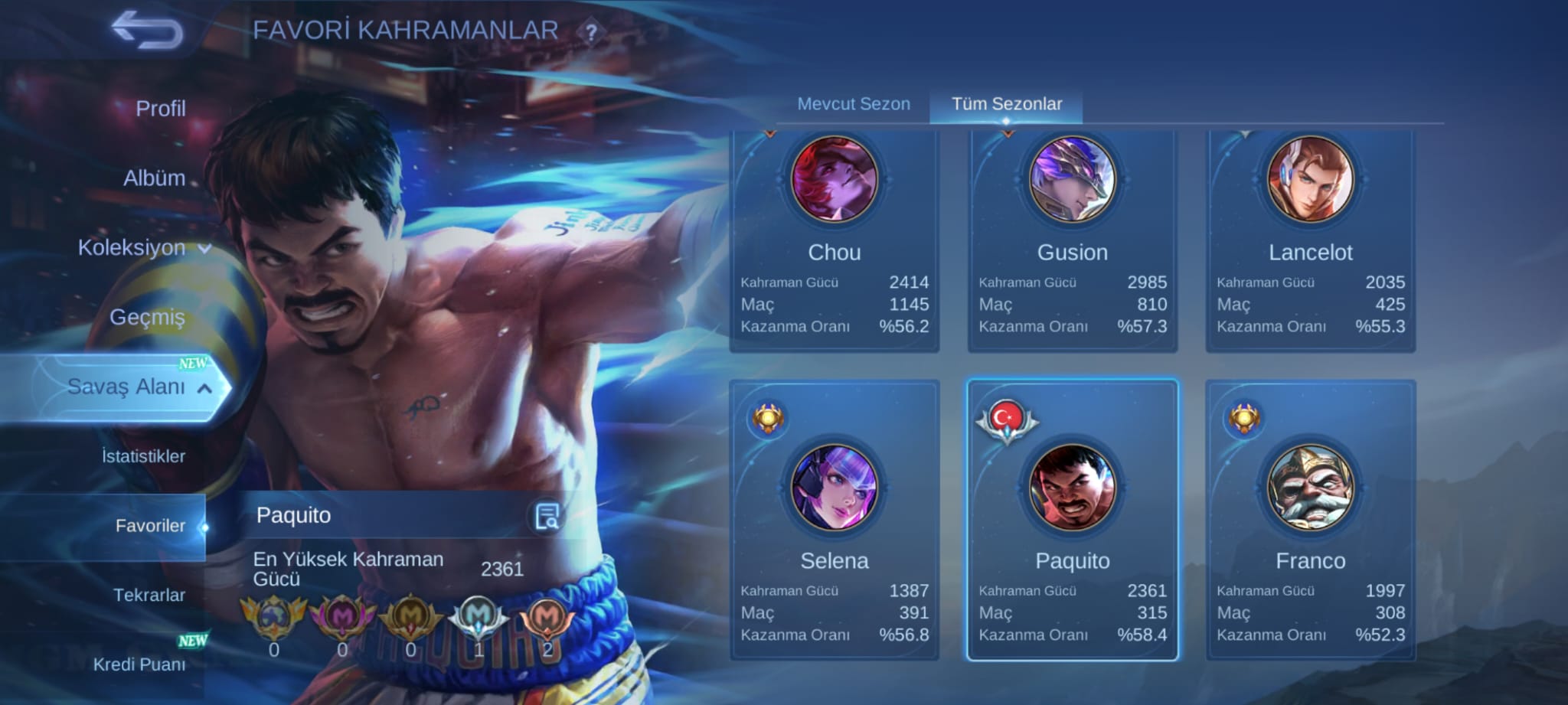Screen dimensions: 1568x705
Task: Switch to the Mevcut Sezon tab
Action: (854, 104)
